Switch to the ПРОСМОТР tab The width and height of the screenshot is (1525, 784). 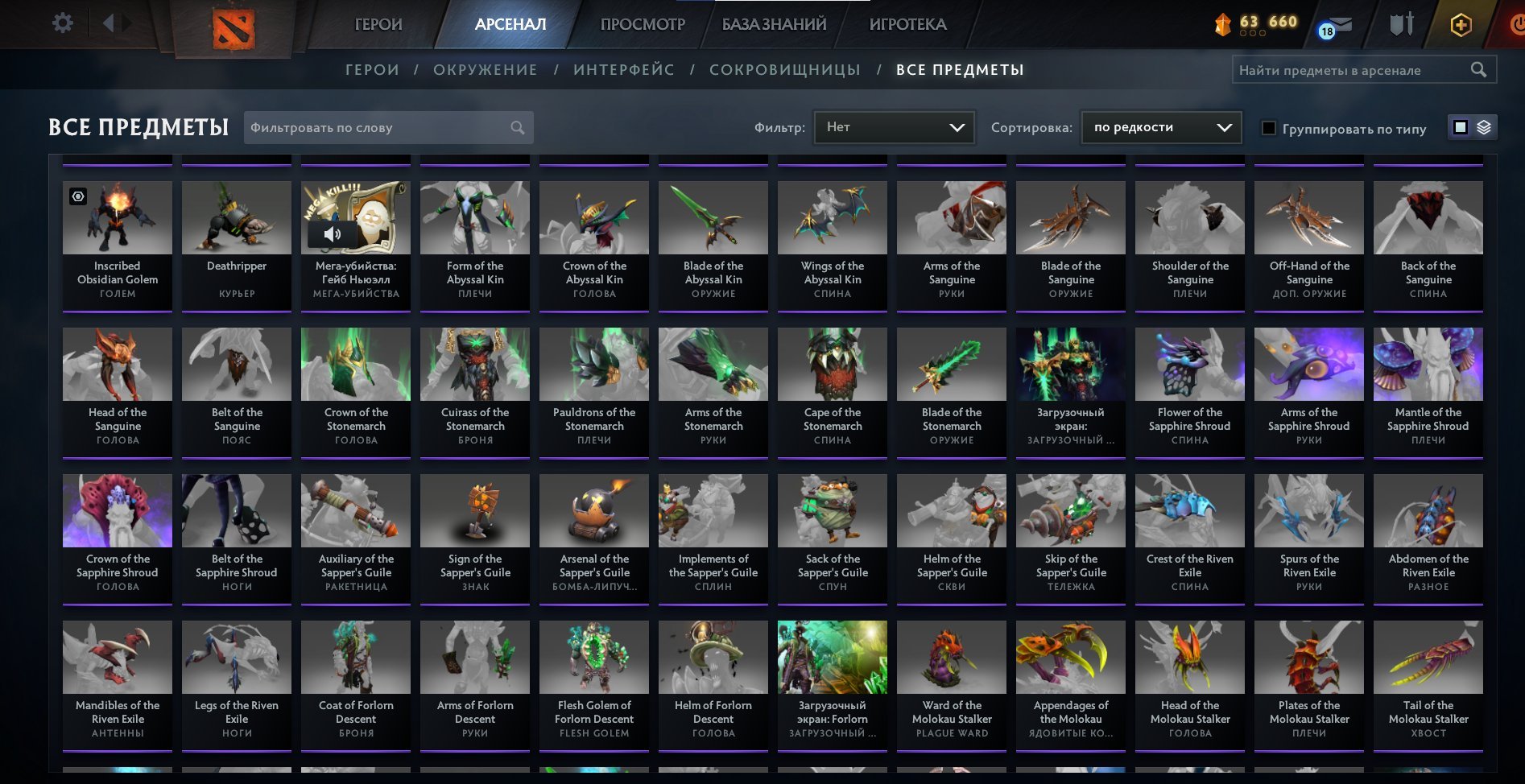[x=642, y=24]
